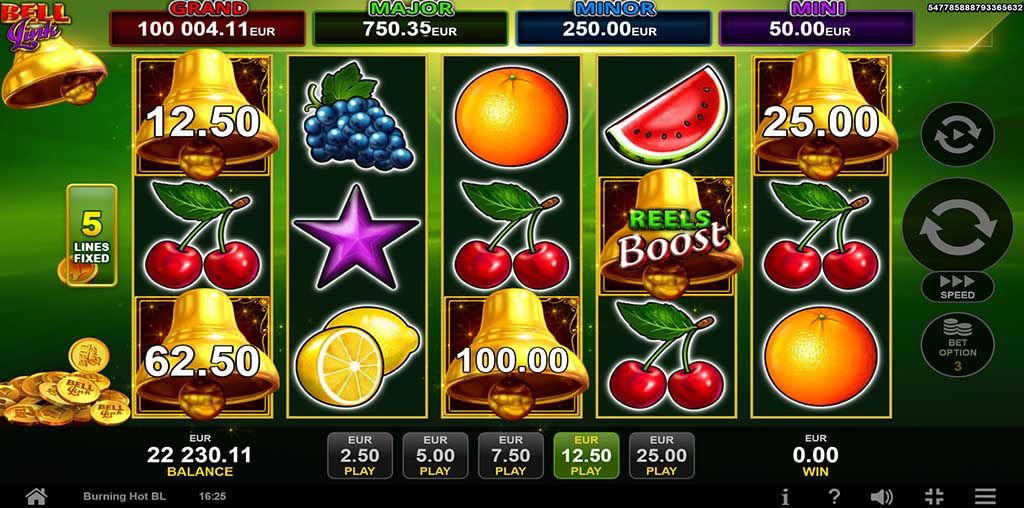Viewport: 1024px width, 508px height.
Task: Click the 5 Lines Fixed indicator
Action: (92, 234)
